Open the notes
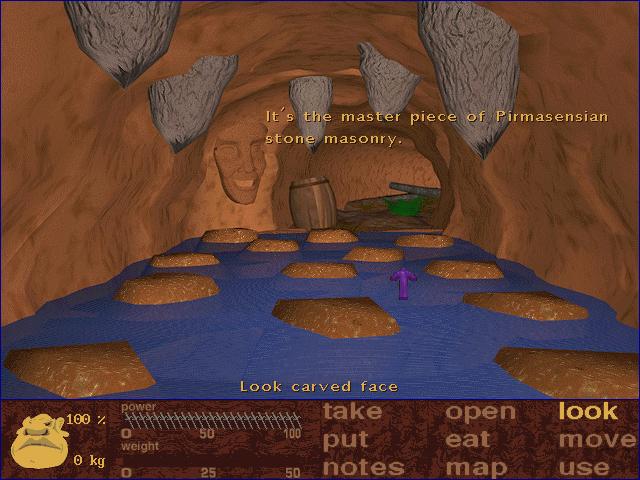Image resolution: width=640 pixels, height=480 pixels. click(x=363, y=467)
